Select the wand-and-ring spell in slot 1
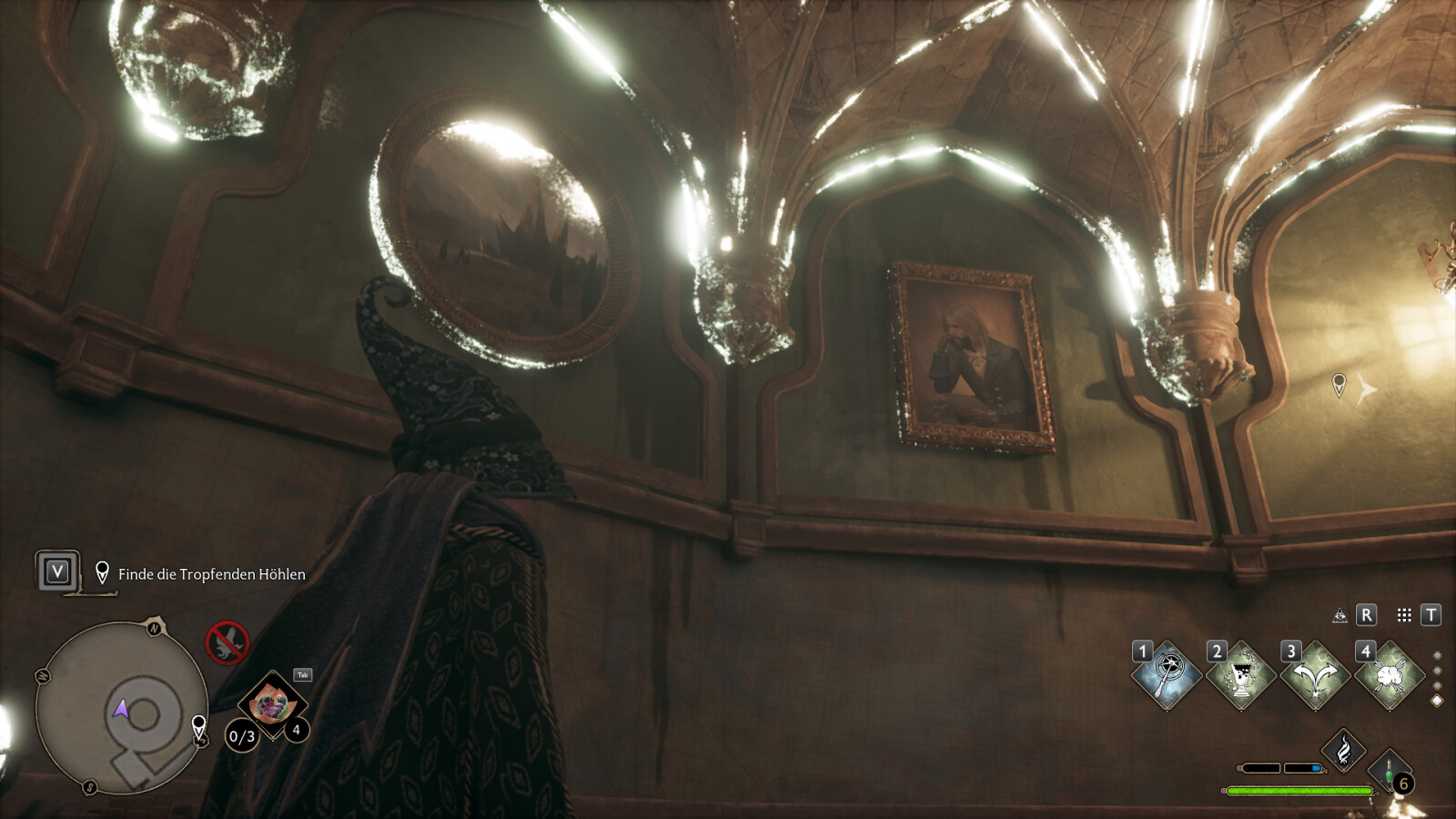The height and width of the screenshot is (819, 1456). pos(1167,676)
